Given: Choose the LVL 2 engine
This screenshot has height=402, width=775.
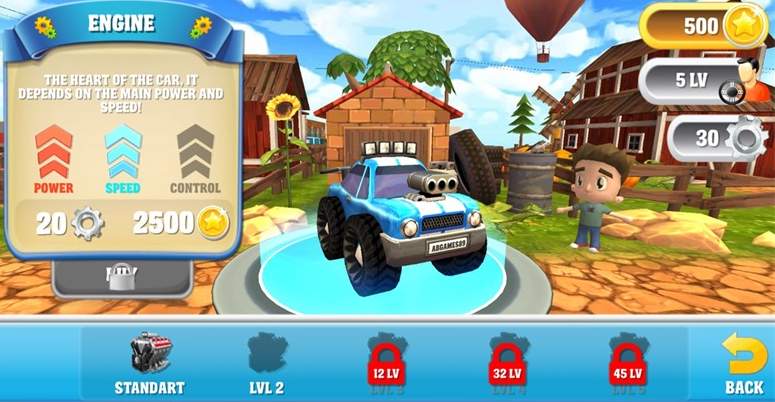Looking at the screenshot, I should point(267,362).
